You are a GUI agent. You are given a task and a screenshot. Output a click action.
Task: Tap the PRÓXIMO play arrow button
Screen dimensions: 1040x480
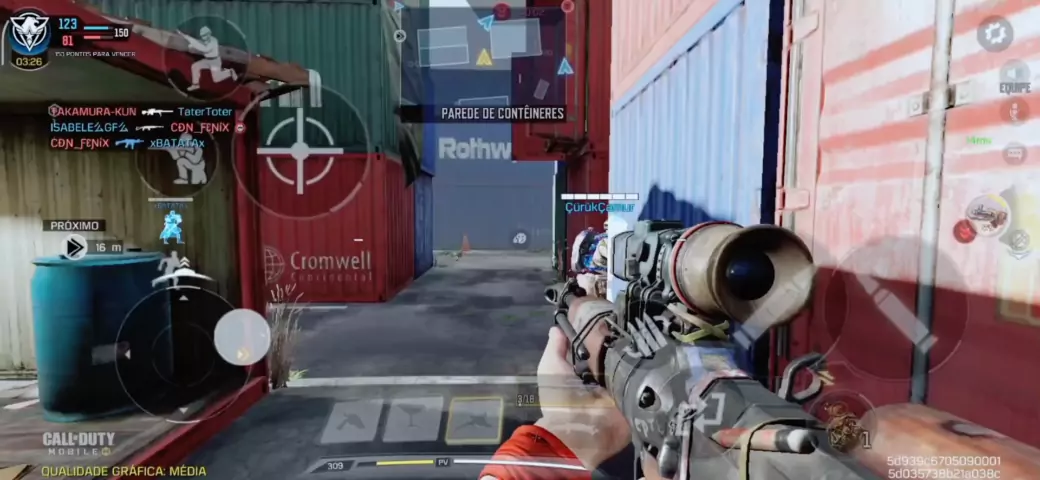tap(74, 246)
